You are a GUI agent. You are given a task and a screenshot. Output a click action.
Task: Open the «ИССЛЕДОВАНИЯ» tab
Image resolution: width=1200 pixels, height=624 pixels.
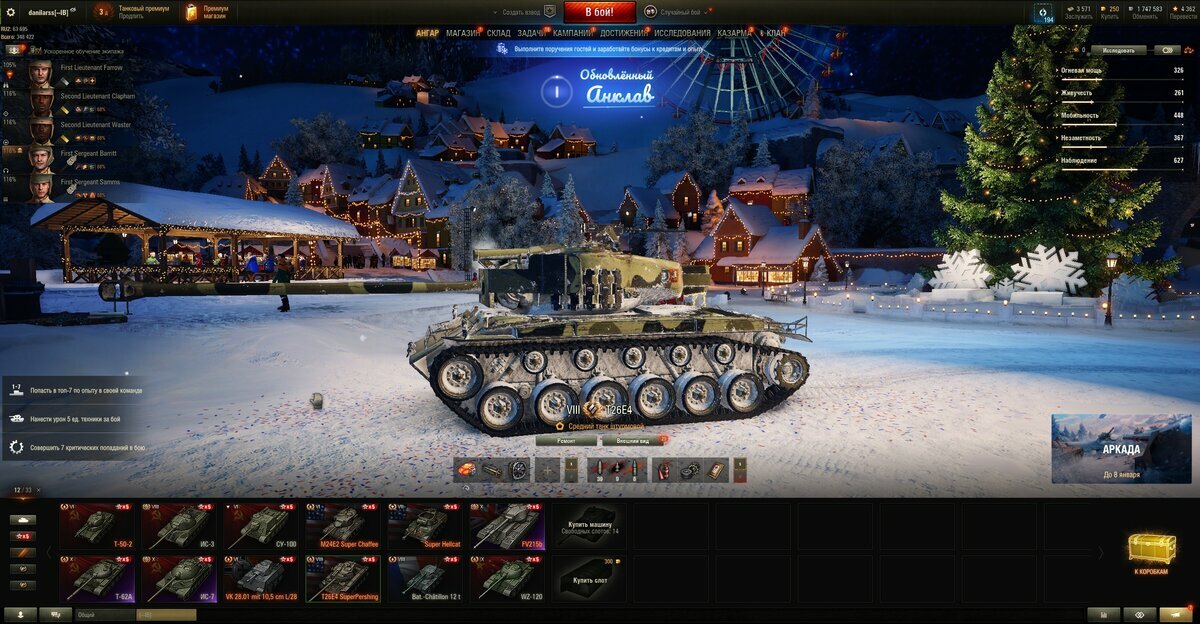pos(683,33)
